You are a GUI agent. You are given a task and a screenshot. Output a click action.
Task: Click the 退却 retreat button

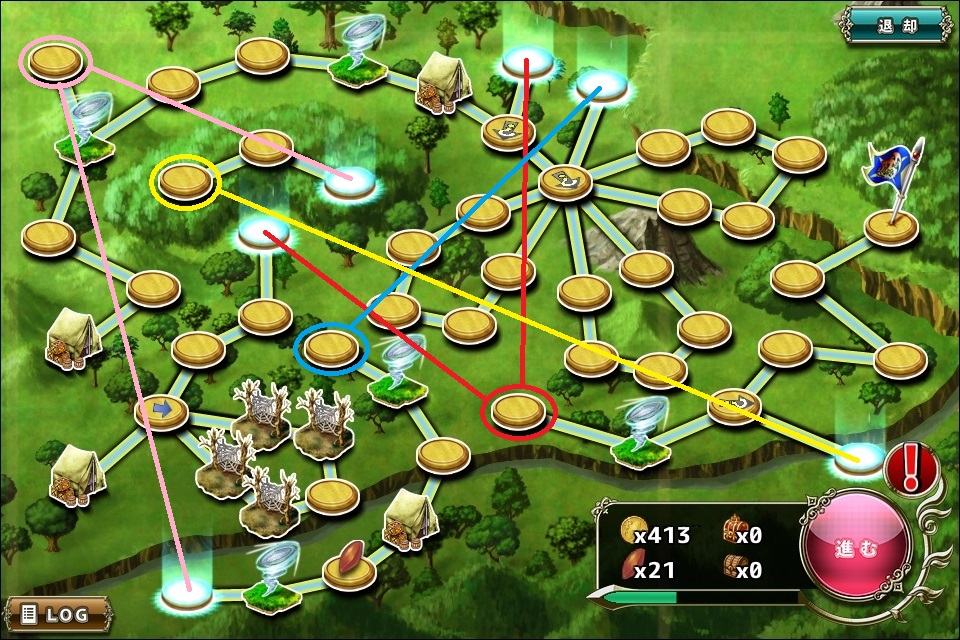[x=895, y=24]
